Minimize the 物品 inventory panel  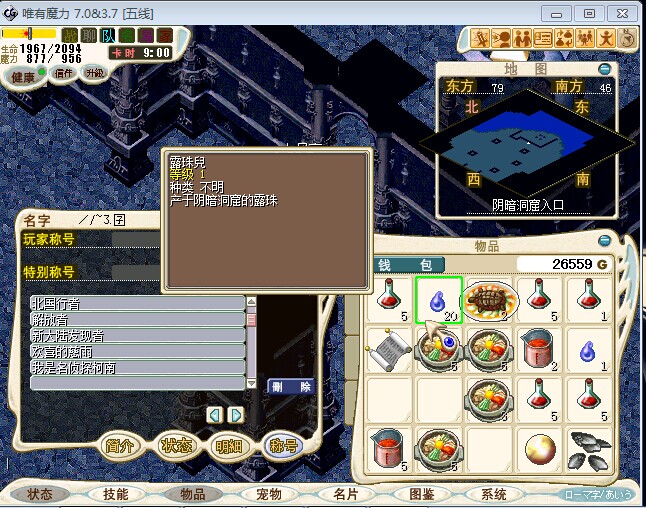pyautogui.click(x=603, y=240)
